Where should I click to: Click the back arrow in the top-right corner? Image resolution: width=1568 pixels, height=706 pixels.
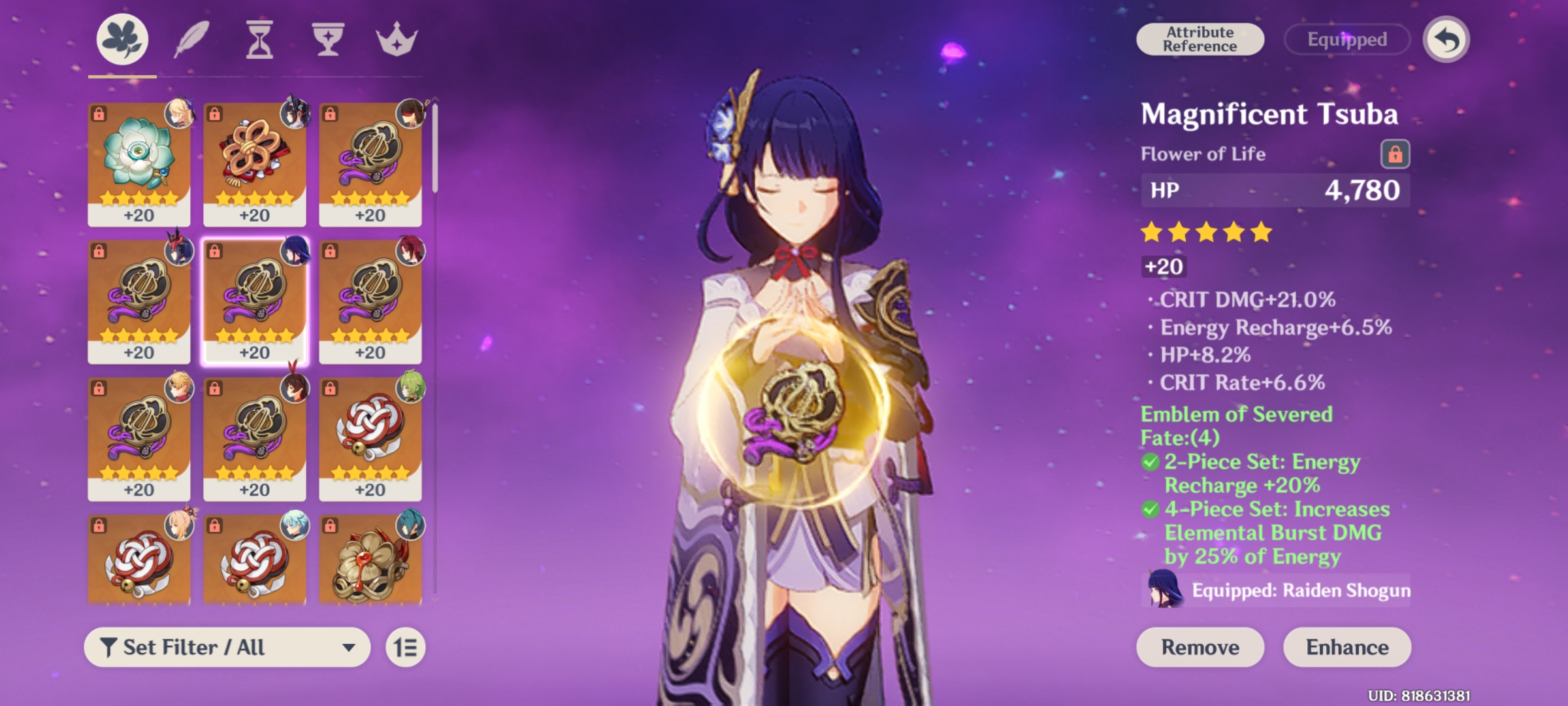[1448, 41]
